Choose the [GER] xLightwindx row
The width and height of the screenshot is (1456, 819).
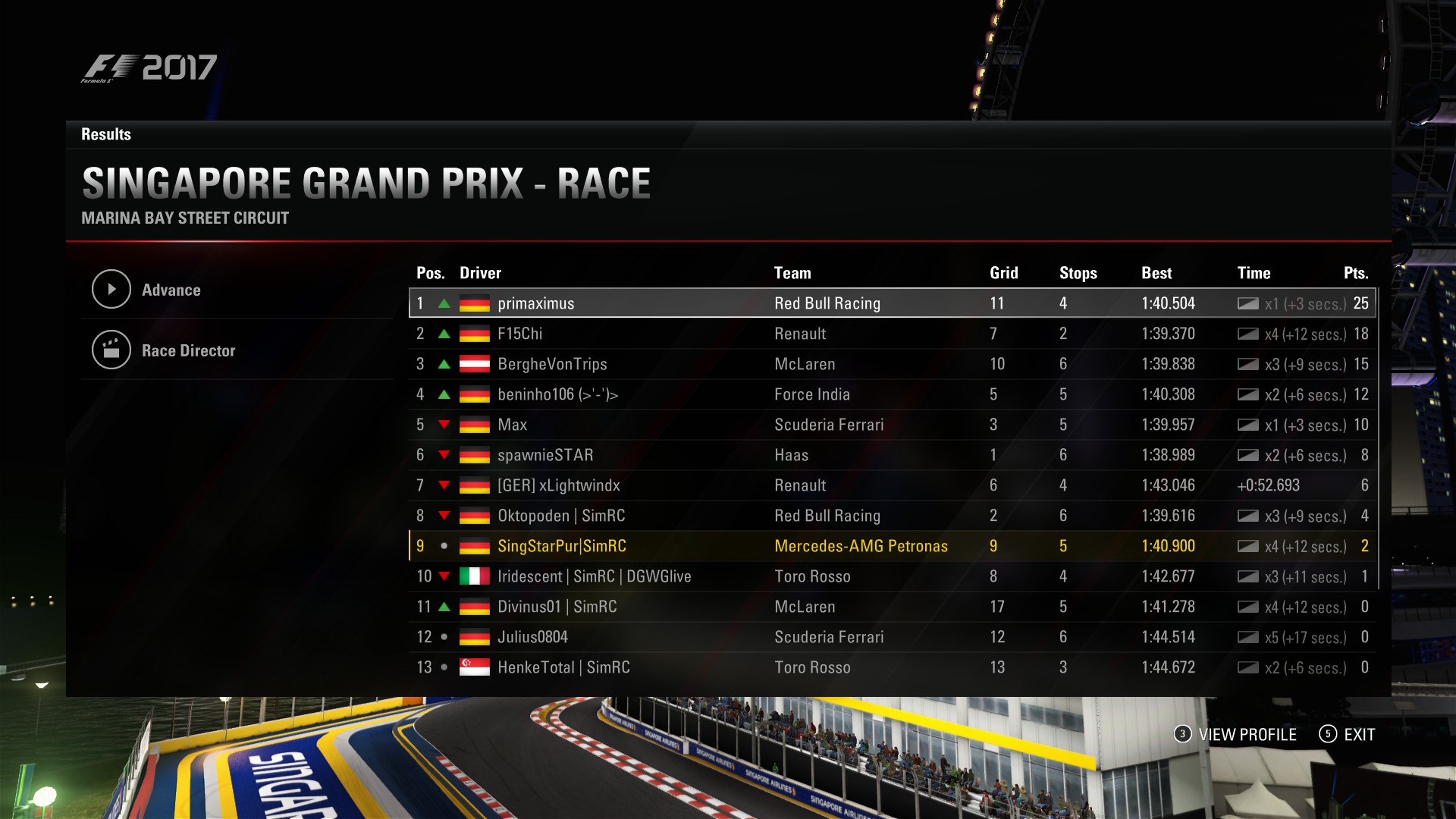tap(558, 485)
